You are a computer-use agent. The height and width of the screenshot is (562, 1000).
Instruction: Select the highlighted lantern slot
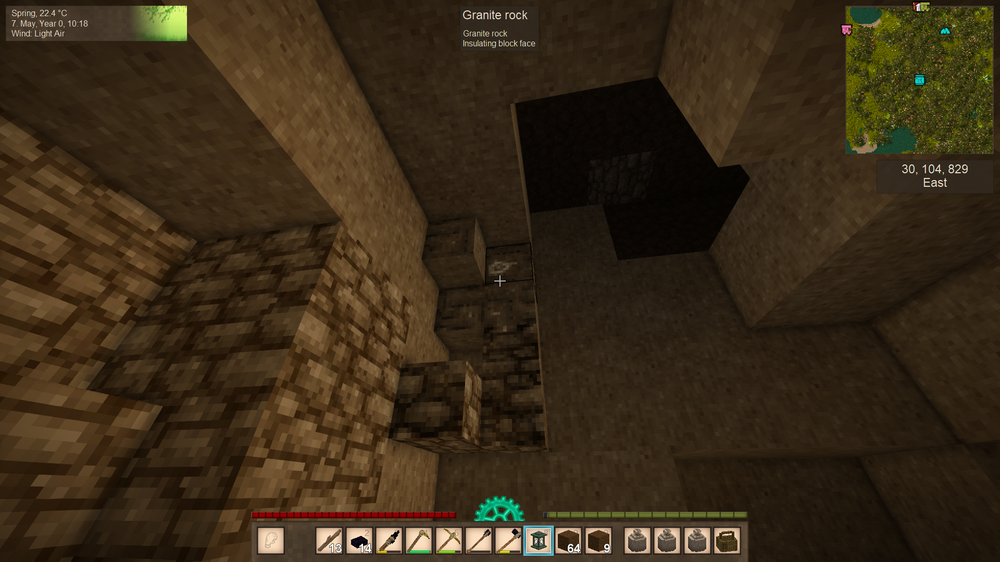[538, 541]
